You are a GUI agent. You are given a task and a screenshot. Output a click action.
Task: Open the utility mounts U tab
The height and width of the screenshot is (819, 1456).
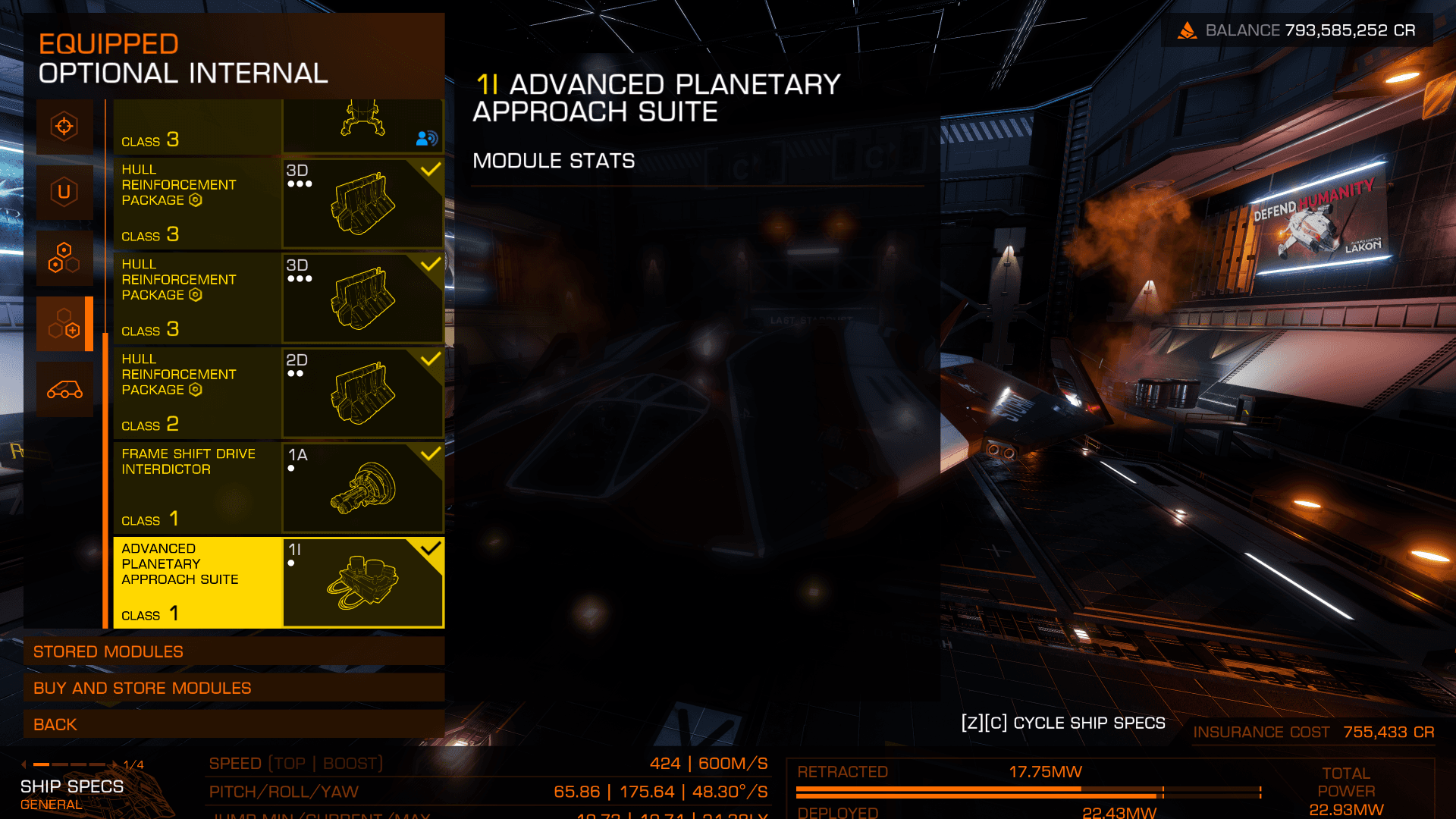pos(64,192)
